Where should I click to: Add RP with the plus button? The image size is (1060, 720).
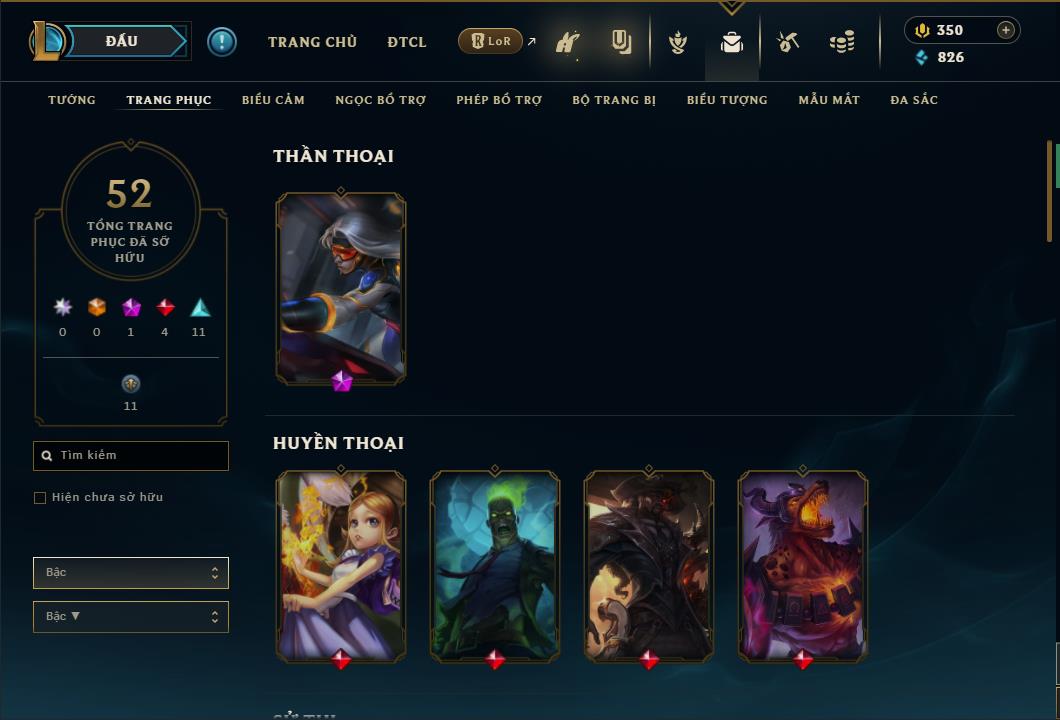pyautogui.click(x=1006, y=30)
